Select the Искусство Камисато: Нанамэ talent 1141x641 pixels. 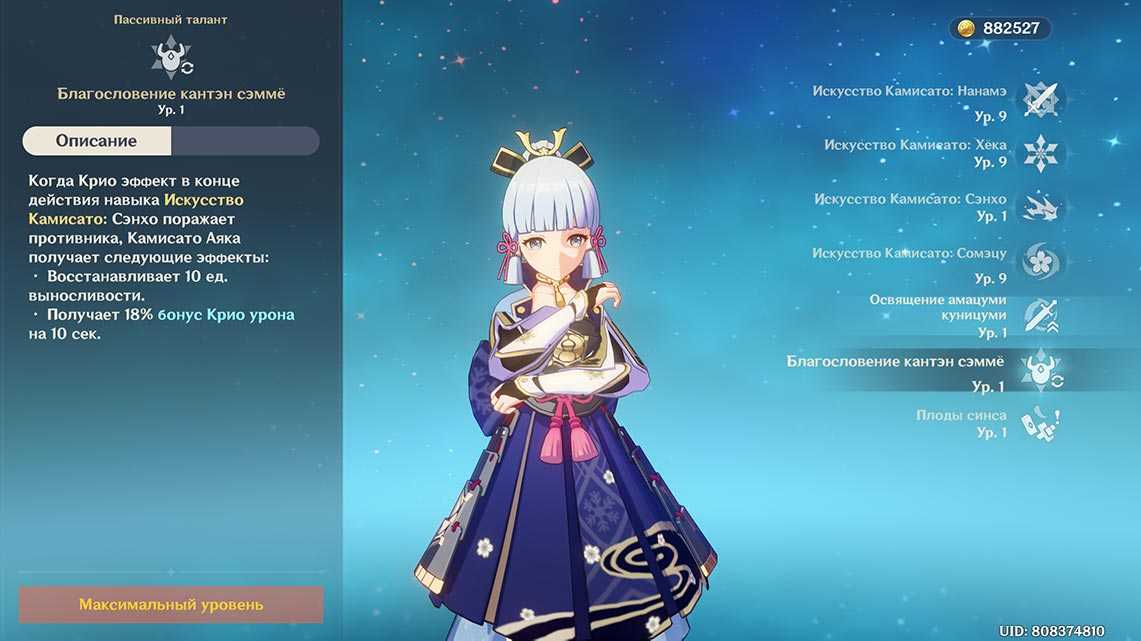1040,99
